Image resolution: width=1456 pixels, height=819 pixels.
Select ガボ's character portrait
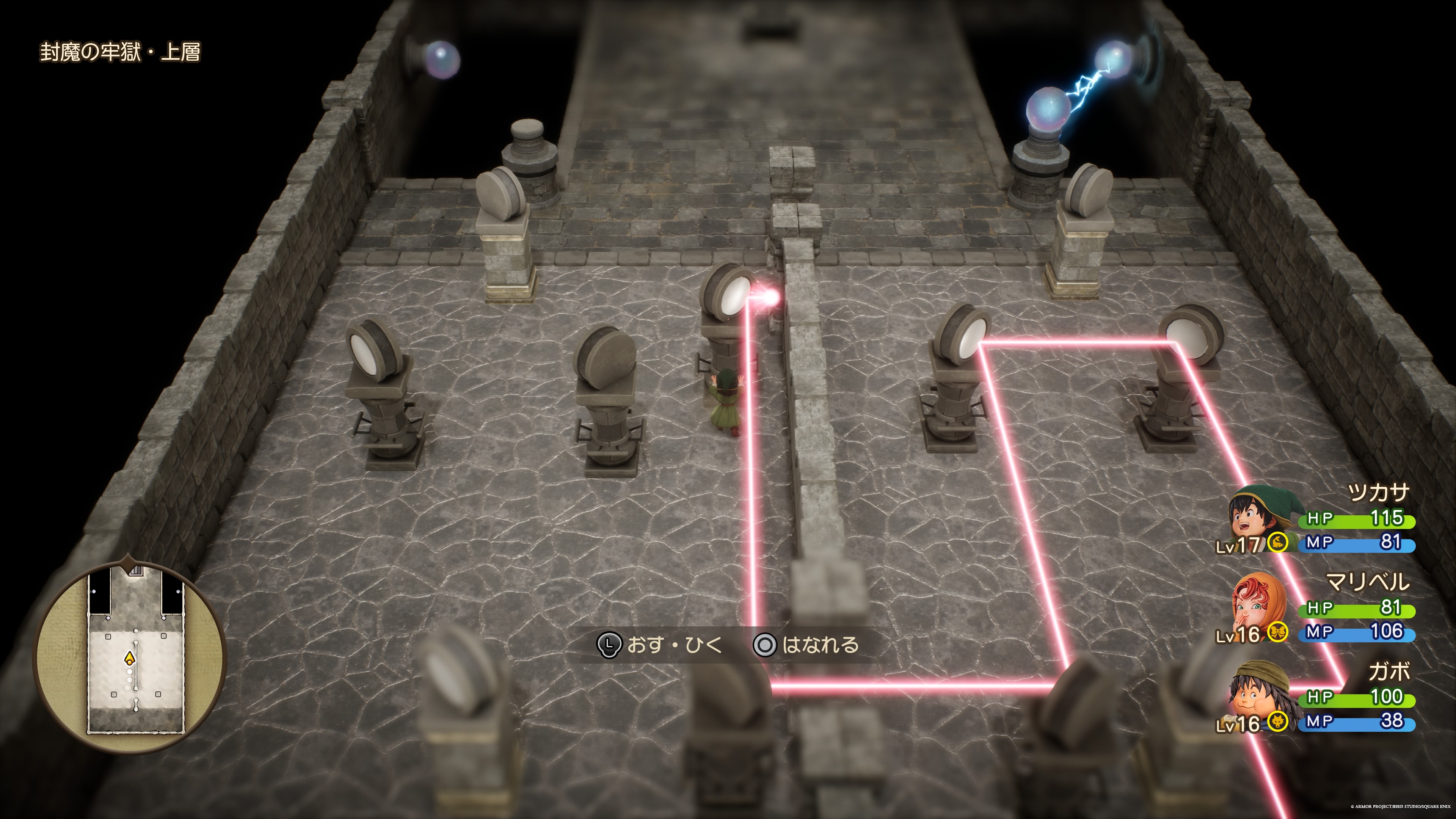1259,694
